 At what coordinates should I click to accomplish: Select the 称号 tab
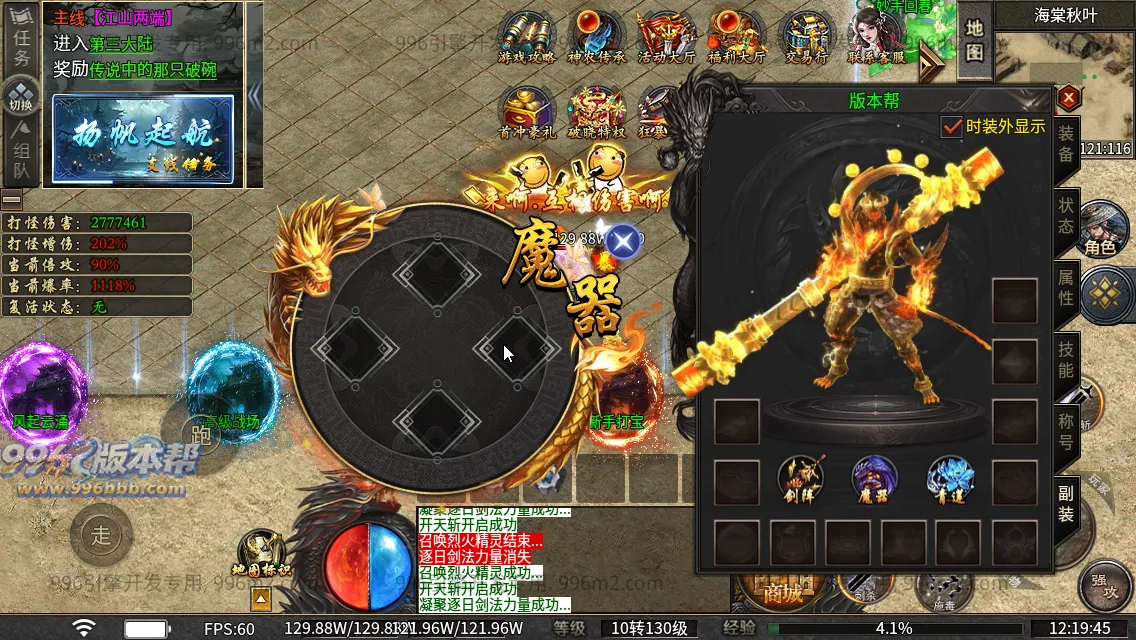pyautogui.click(x=1066, y=432)
